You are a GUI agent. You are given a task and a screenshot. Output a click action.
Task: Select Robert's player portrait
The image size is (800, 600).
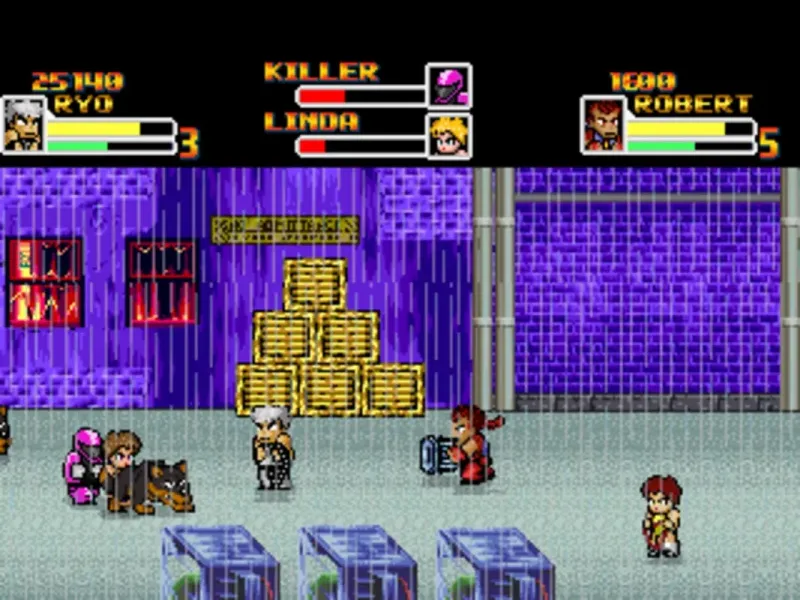click(x=603, y=125)
